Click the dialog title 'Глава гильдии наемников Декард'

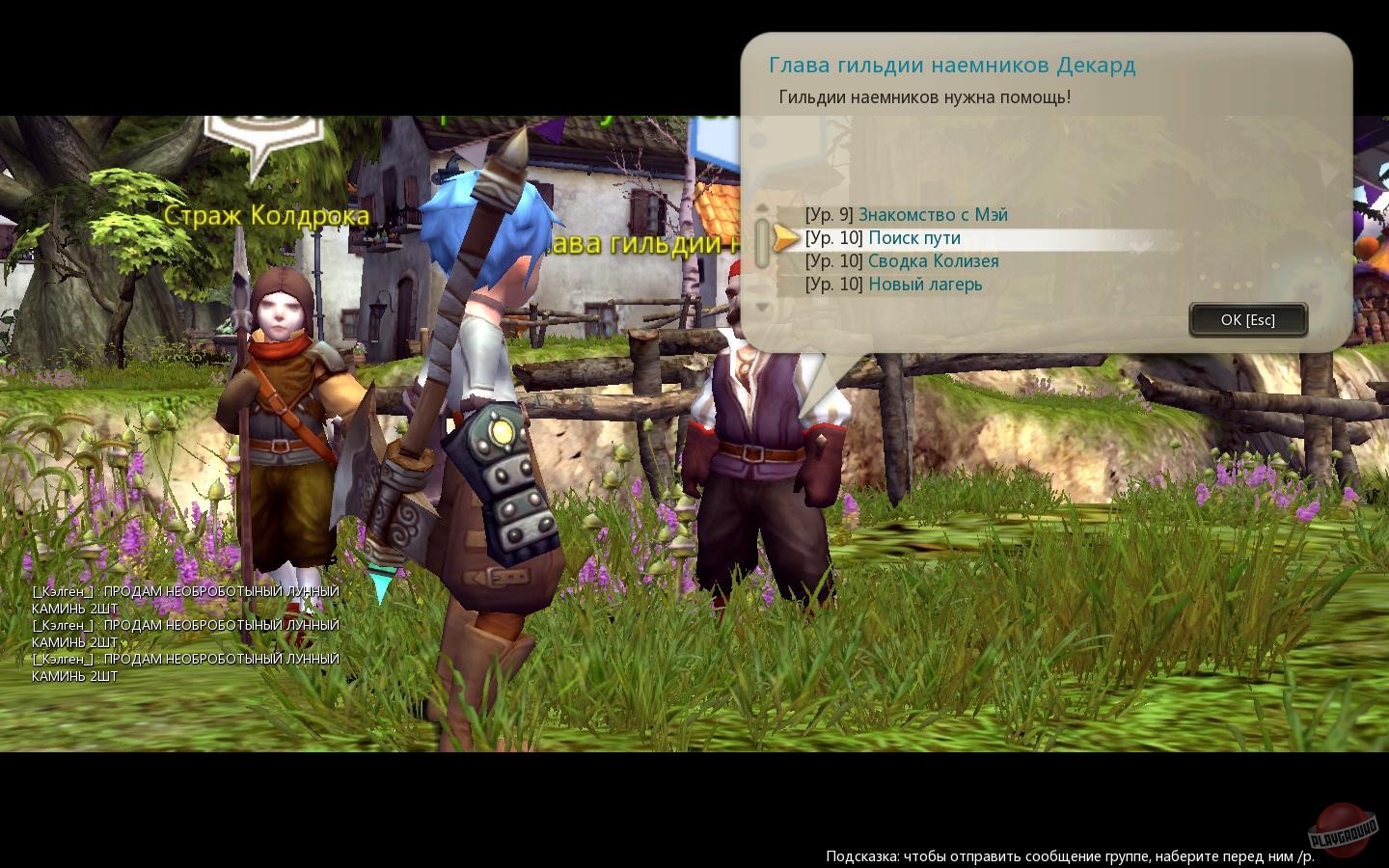pos(953,65)
